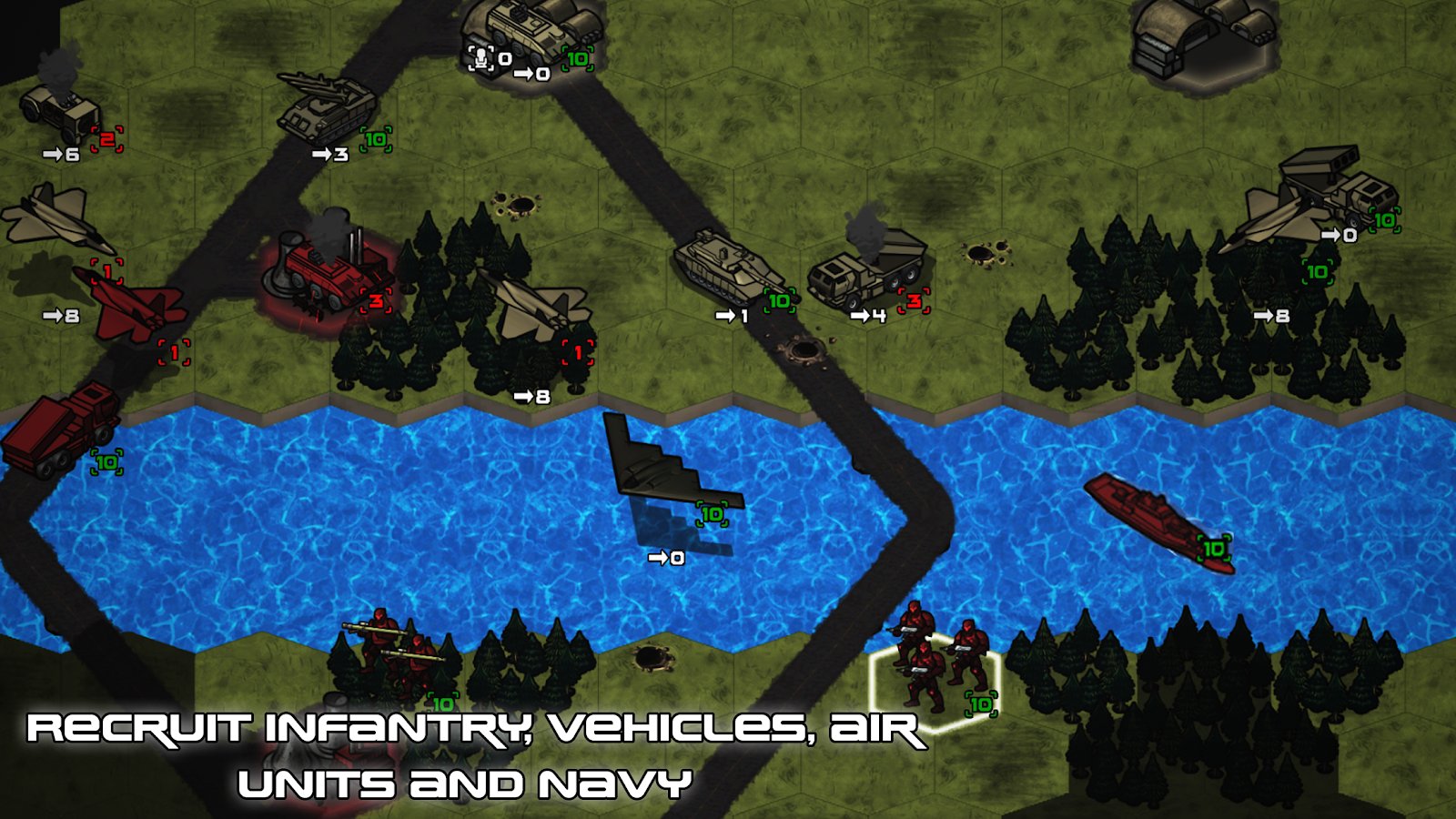1456x819 pixels.
Task: Select the anti-air tank near the top
Action: [x=328, y=109]
